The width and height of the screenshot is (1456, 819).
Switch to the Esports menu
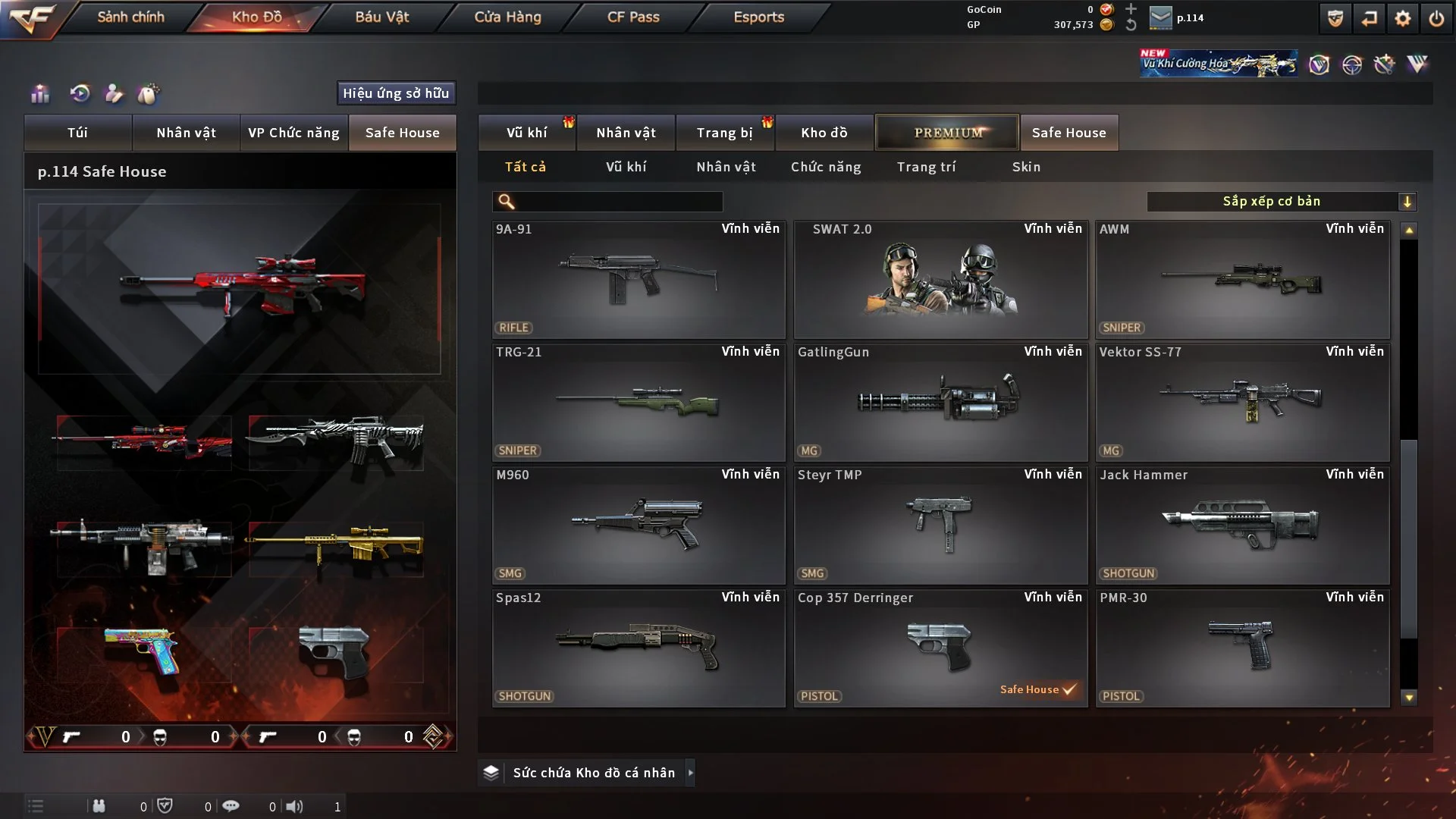coord(758,17)
